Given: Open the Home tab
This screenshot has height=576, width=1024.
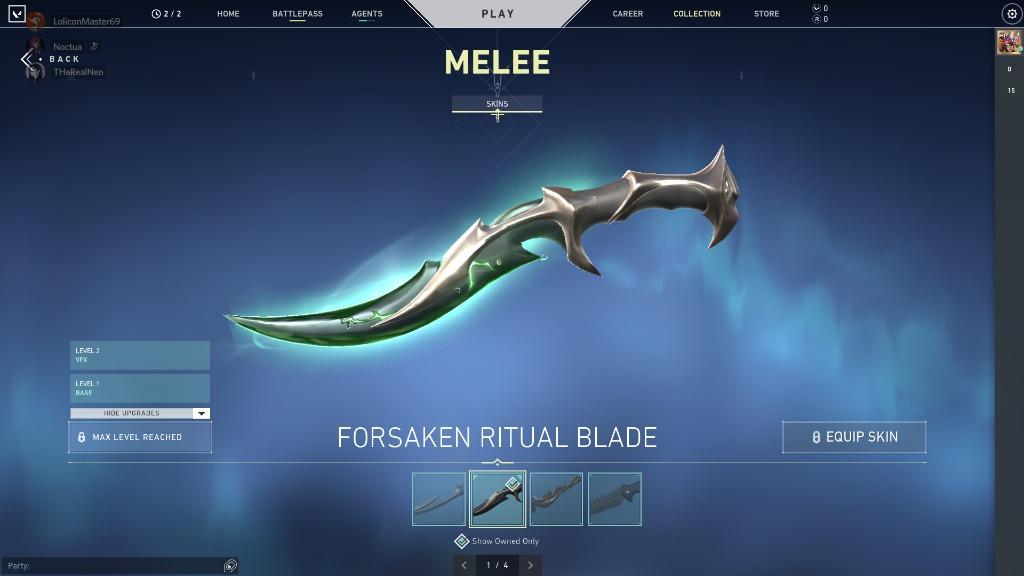Looking at the screenshot, I should click(x=228, y=14).
